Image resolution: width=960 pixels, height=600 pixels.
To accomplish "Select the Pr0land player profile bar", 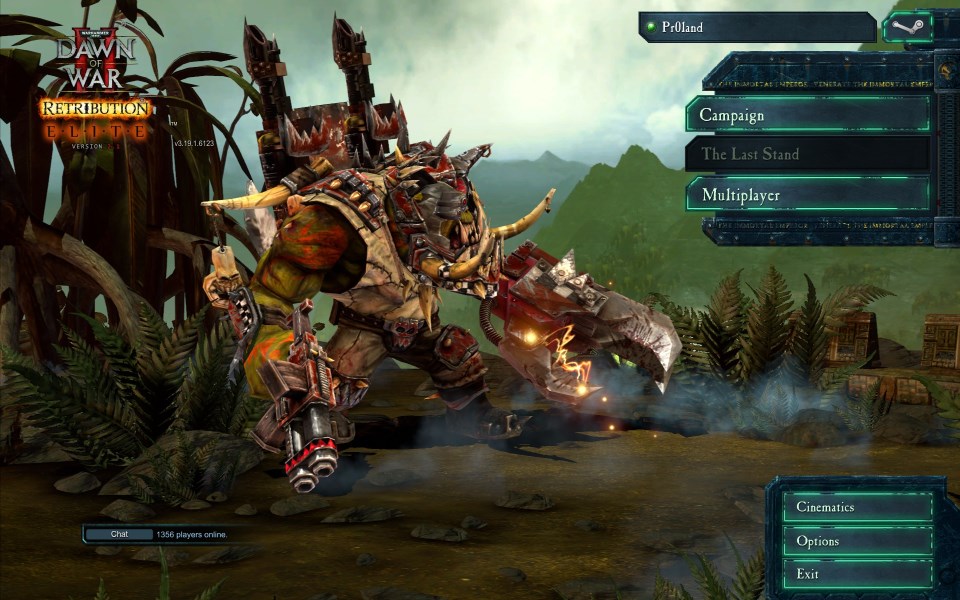I will (758, 27).
